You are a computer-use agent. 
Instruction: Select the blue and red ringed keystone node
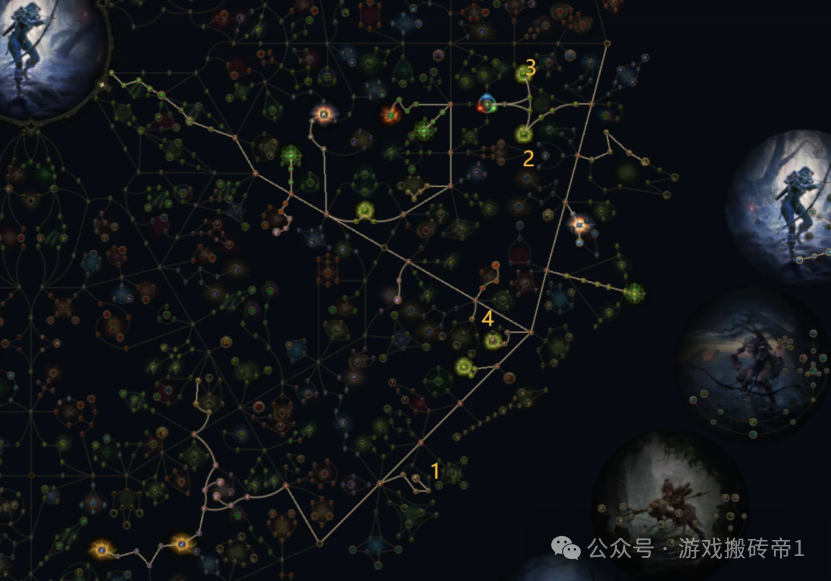tap(487, 103)
